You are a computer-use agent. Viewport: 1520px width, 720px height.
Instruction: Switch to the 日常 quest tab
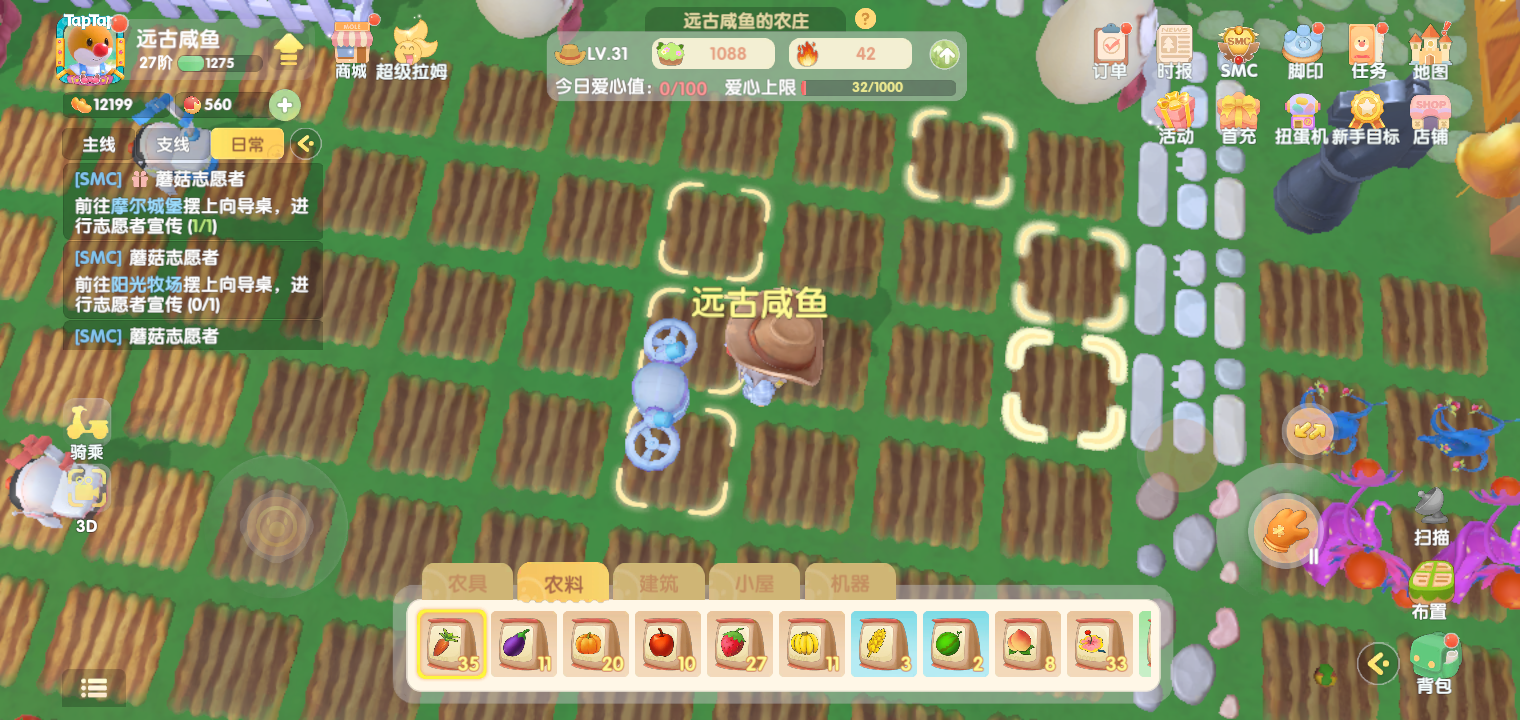coord(246,144)
